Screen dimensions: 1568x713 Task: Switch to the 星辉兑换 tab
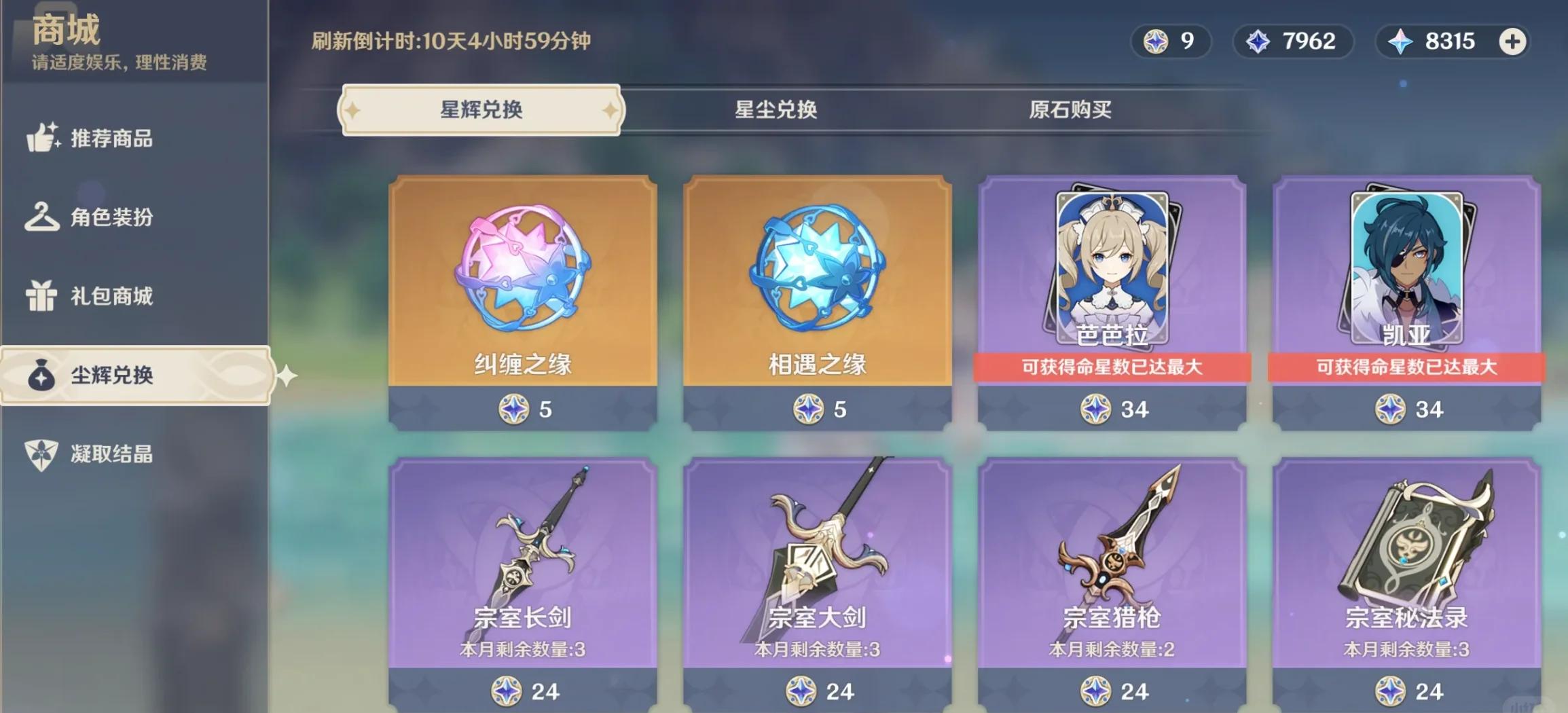pos(481,110)
